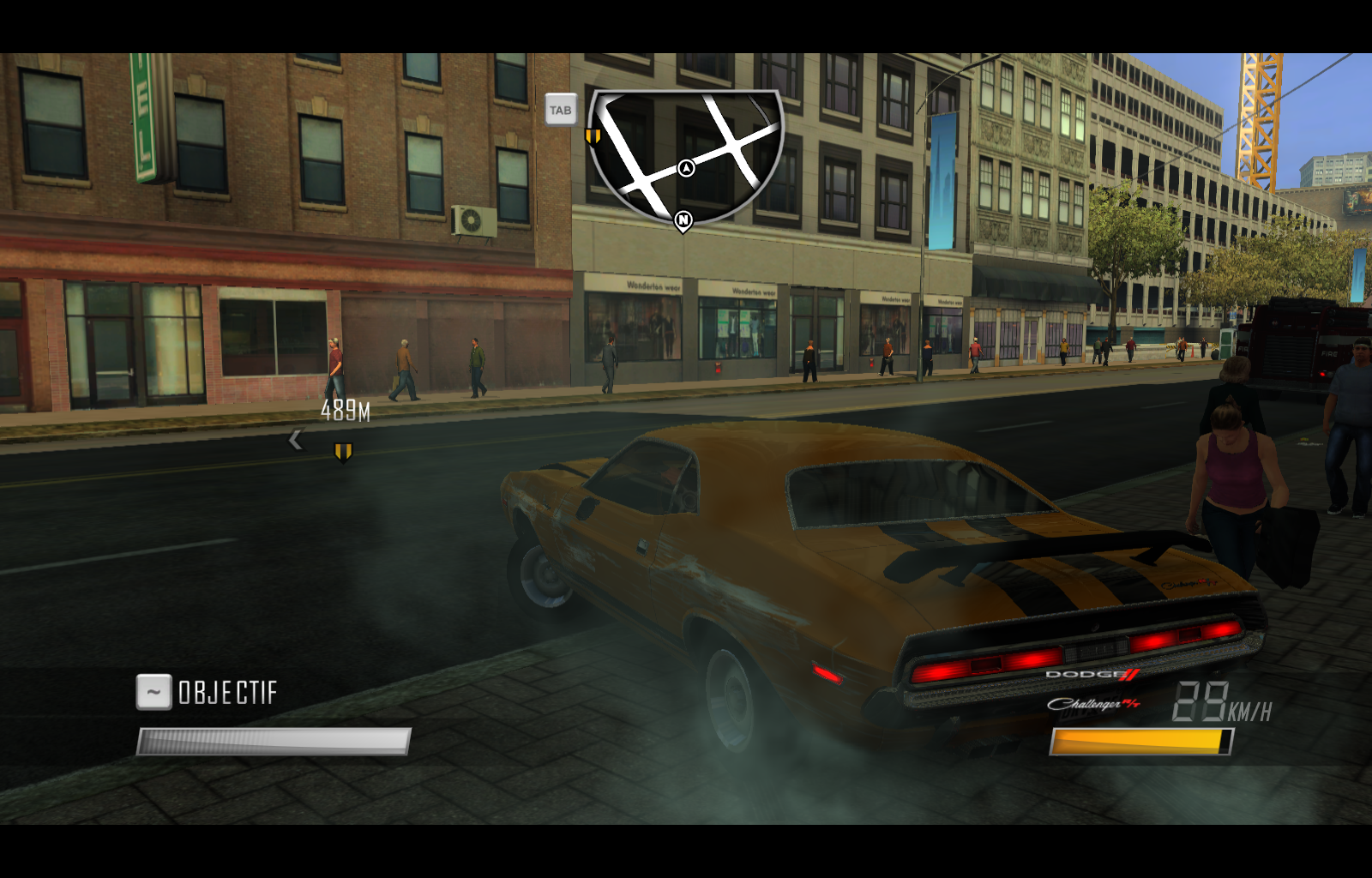Click the left taillight of the Challenger
Screen dimensions: 1372x878
[x=952, y=667]
